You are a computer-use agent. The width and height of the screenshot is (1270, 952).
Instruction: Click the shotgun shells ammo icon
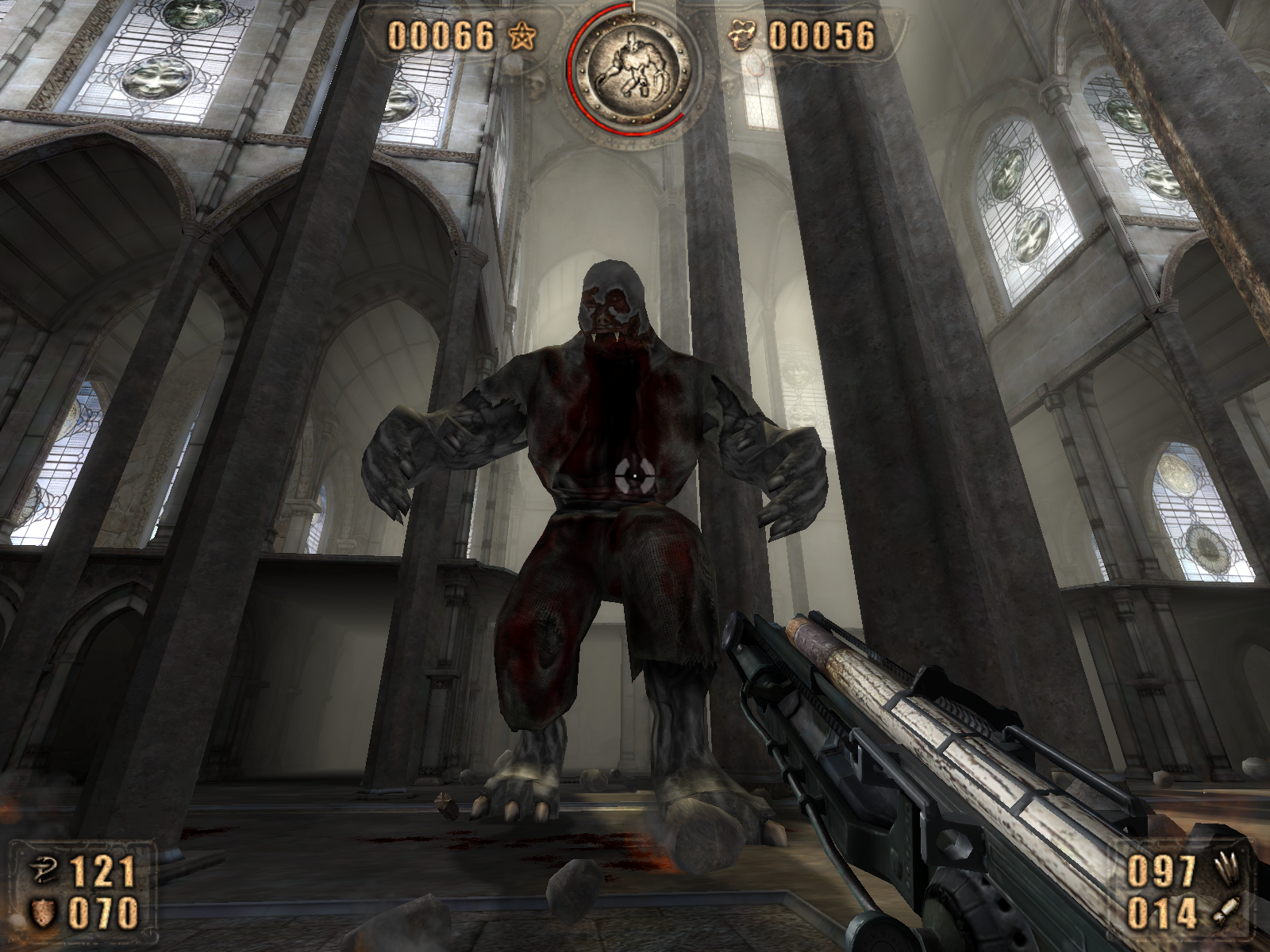coord(1226,869)
